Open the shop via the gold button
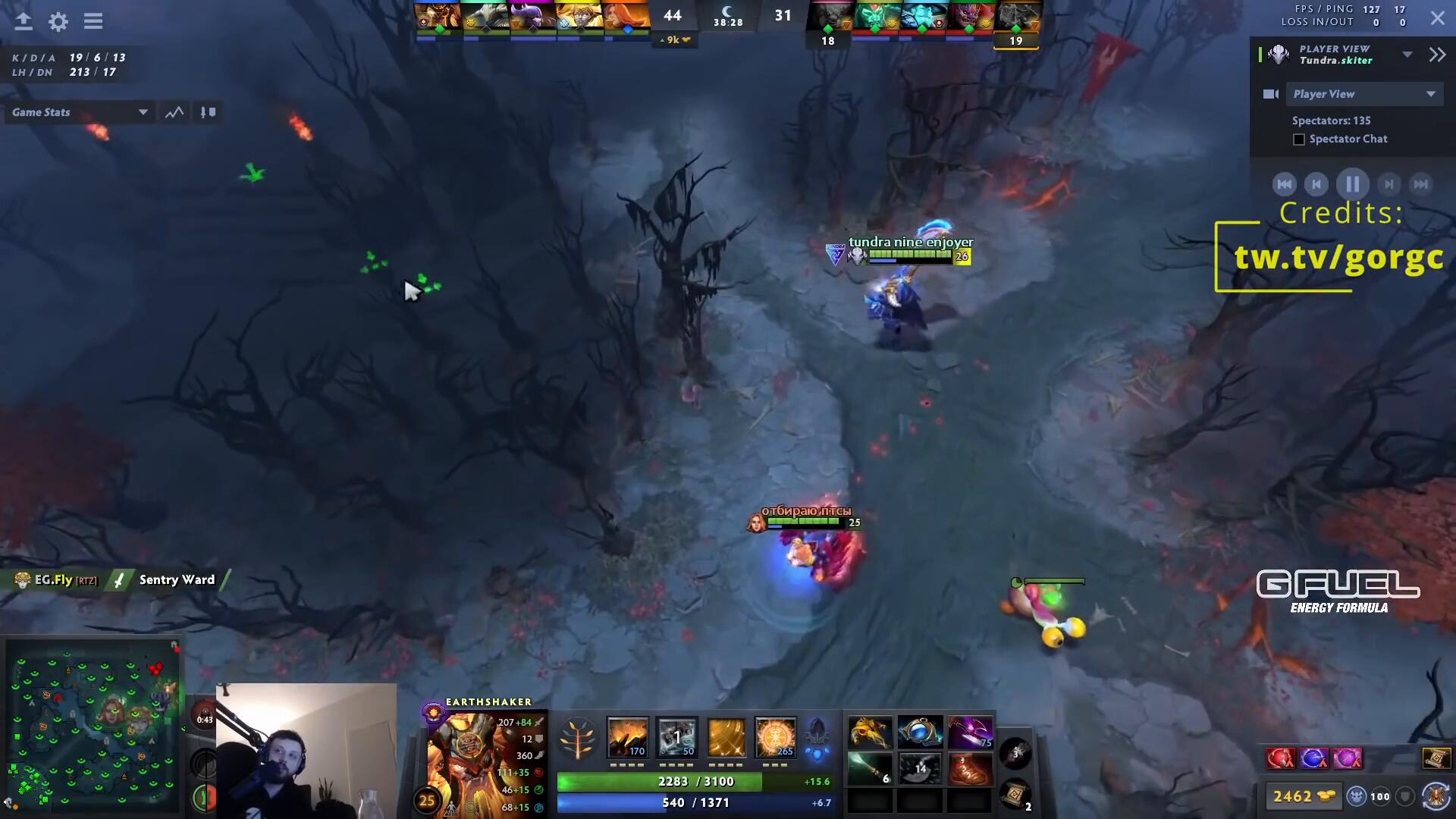Screen dimensions: 1456x819 1304,796
